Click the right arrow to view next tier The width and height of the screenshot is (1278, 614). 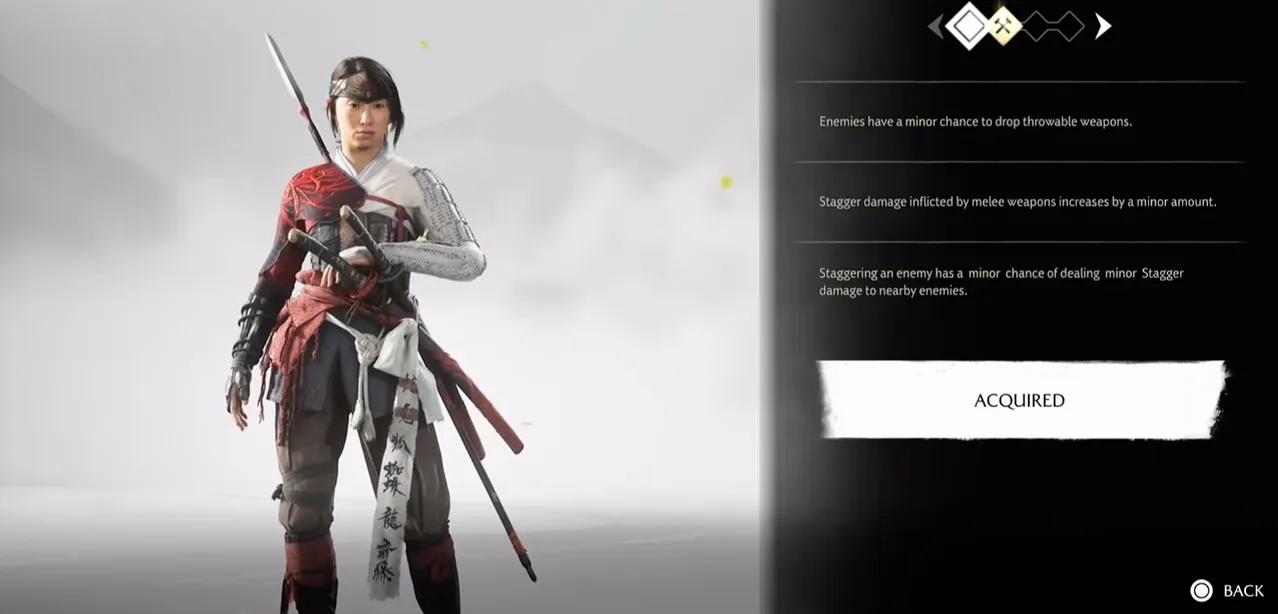point(1102,26)
